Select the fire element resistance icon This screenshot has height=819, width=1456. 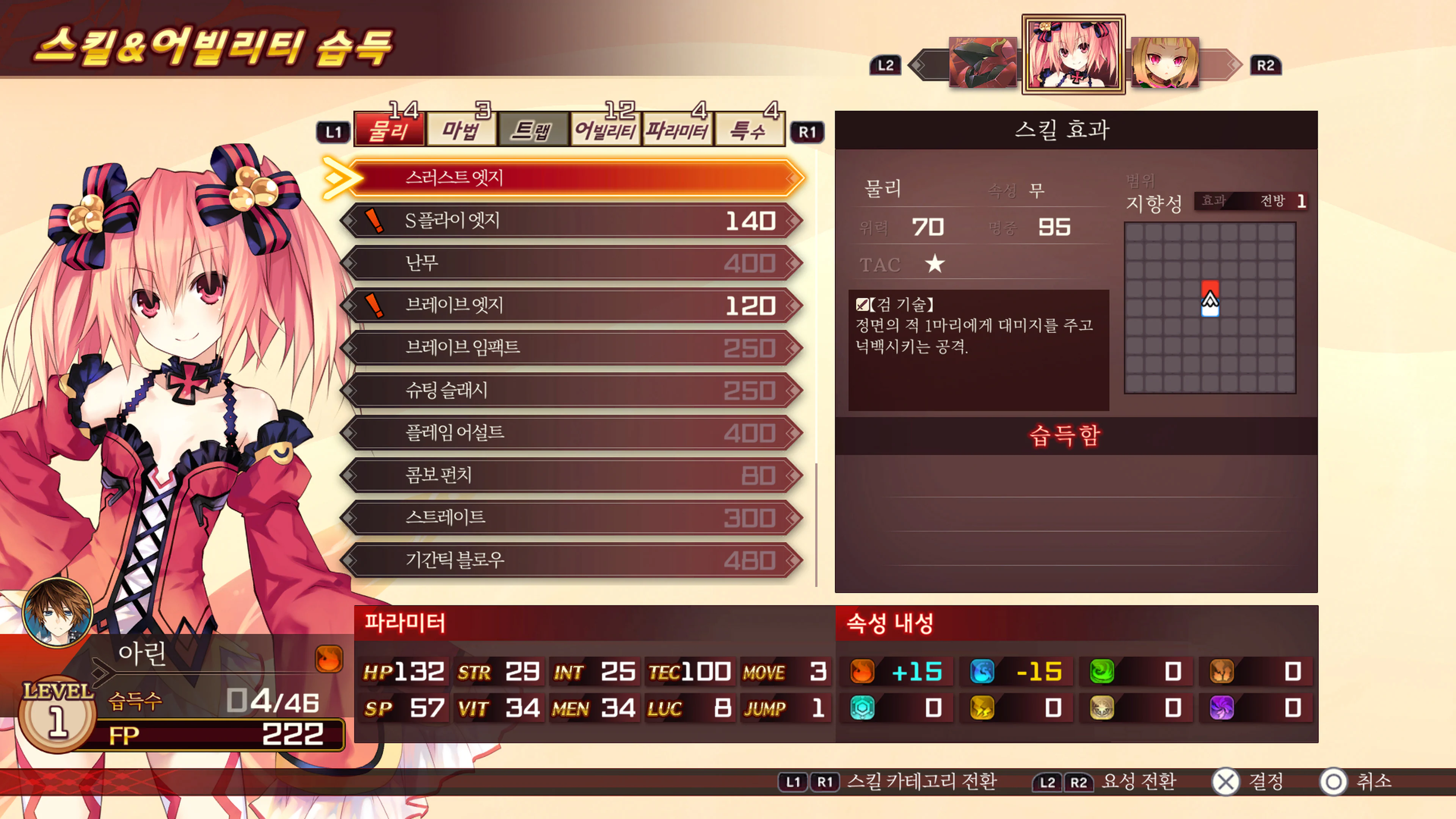(x=861, y=672)
